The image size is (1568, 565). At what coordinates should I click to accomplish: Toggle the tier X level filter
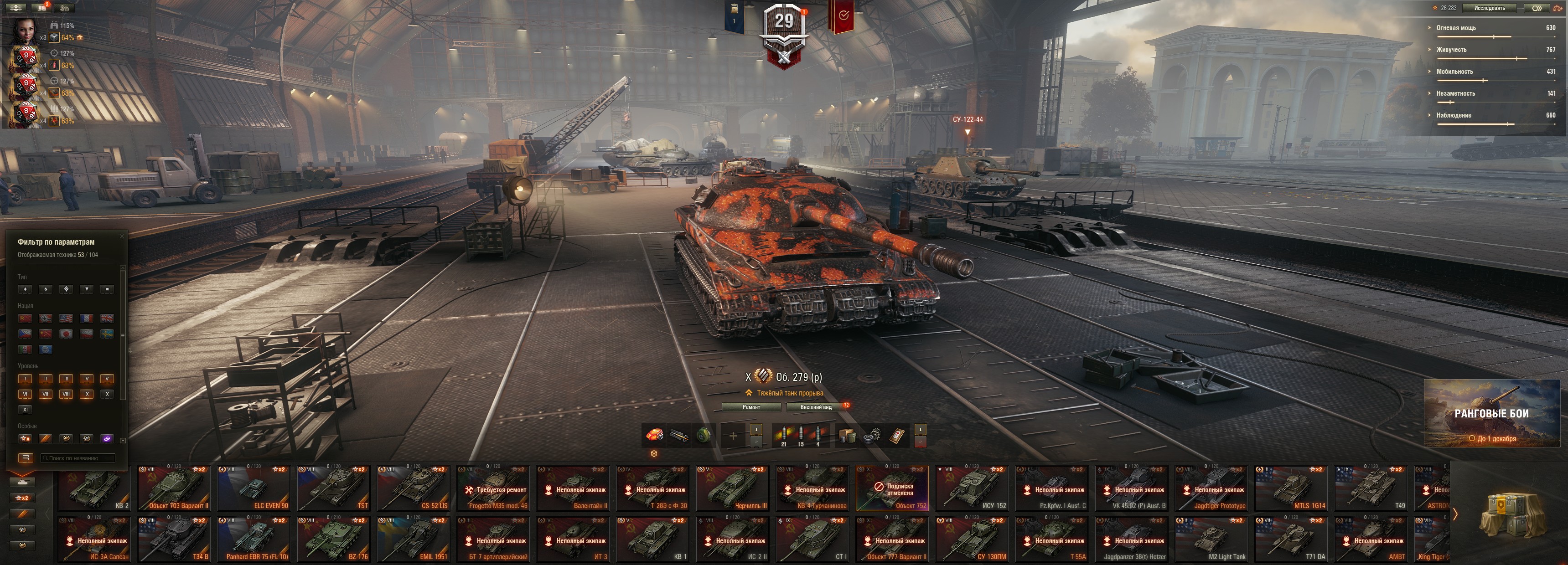coord(107,394)
